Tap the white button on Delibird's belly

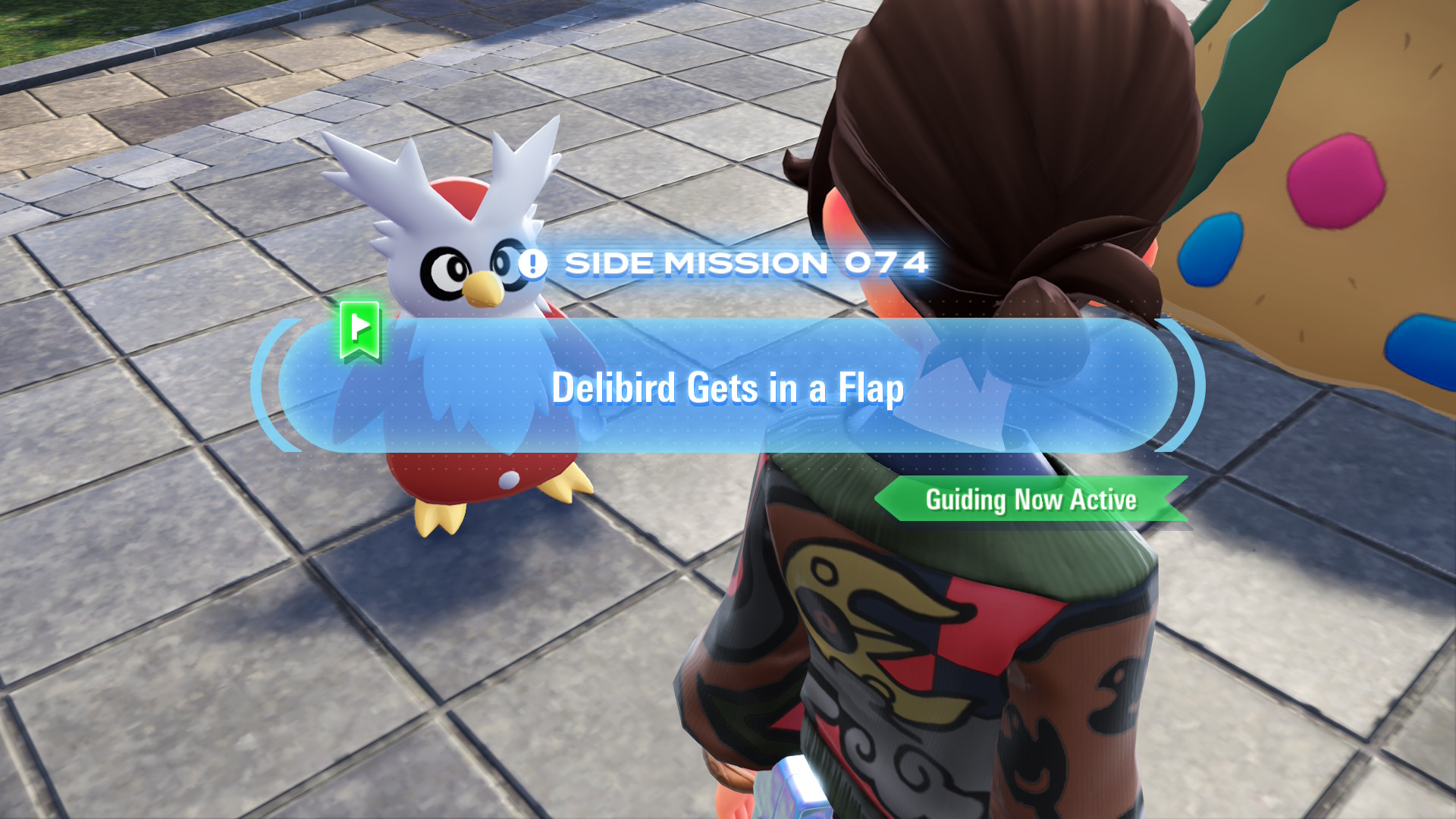(x=510, y=481)
